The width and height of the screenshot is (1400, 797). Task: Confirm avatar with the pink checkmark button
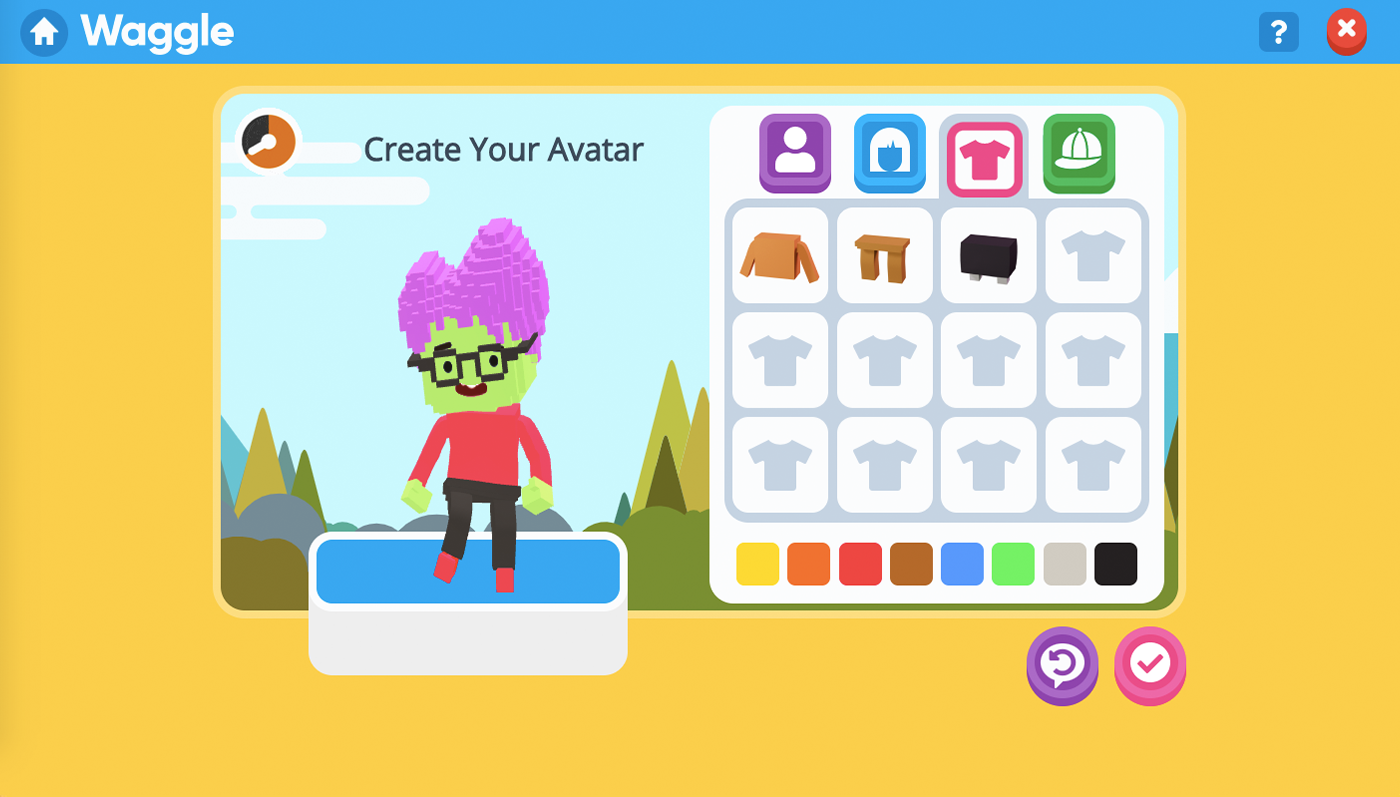click(1149, 666)
